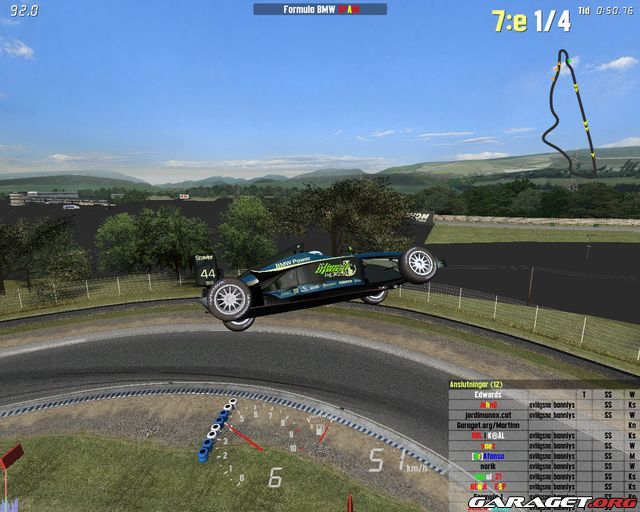Screen dimensions: 640x512
Task: Click the T button on Edwards' row
Action: coord(584,395)
